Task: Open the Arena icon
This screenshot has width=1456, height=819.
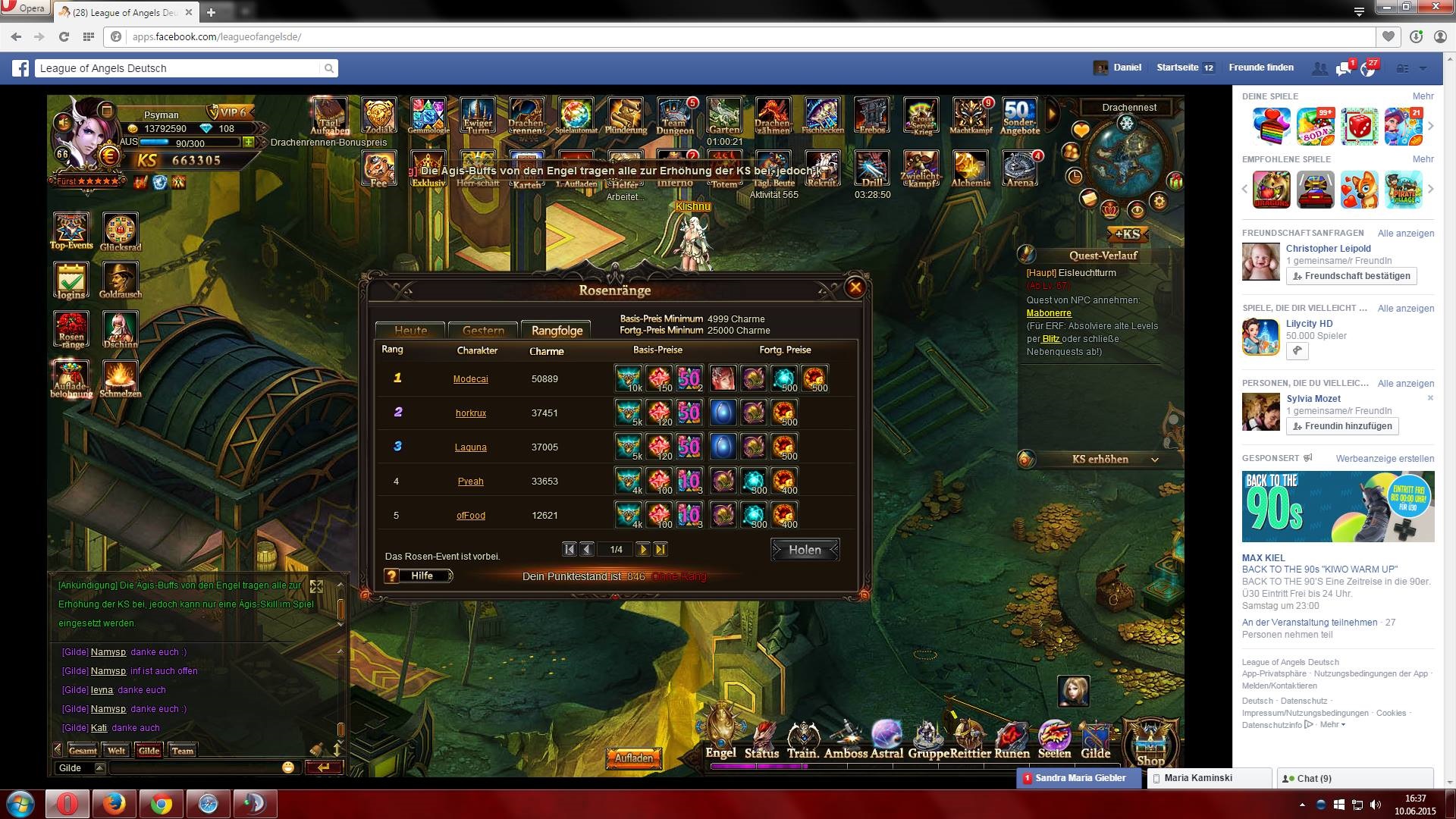Action: (1020, 169)
